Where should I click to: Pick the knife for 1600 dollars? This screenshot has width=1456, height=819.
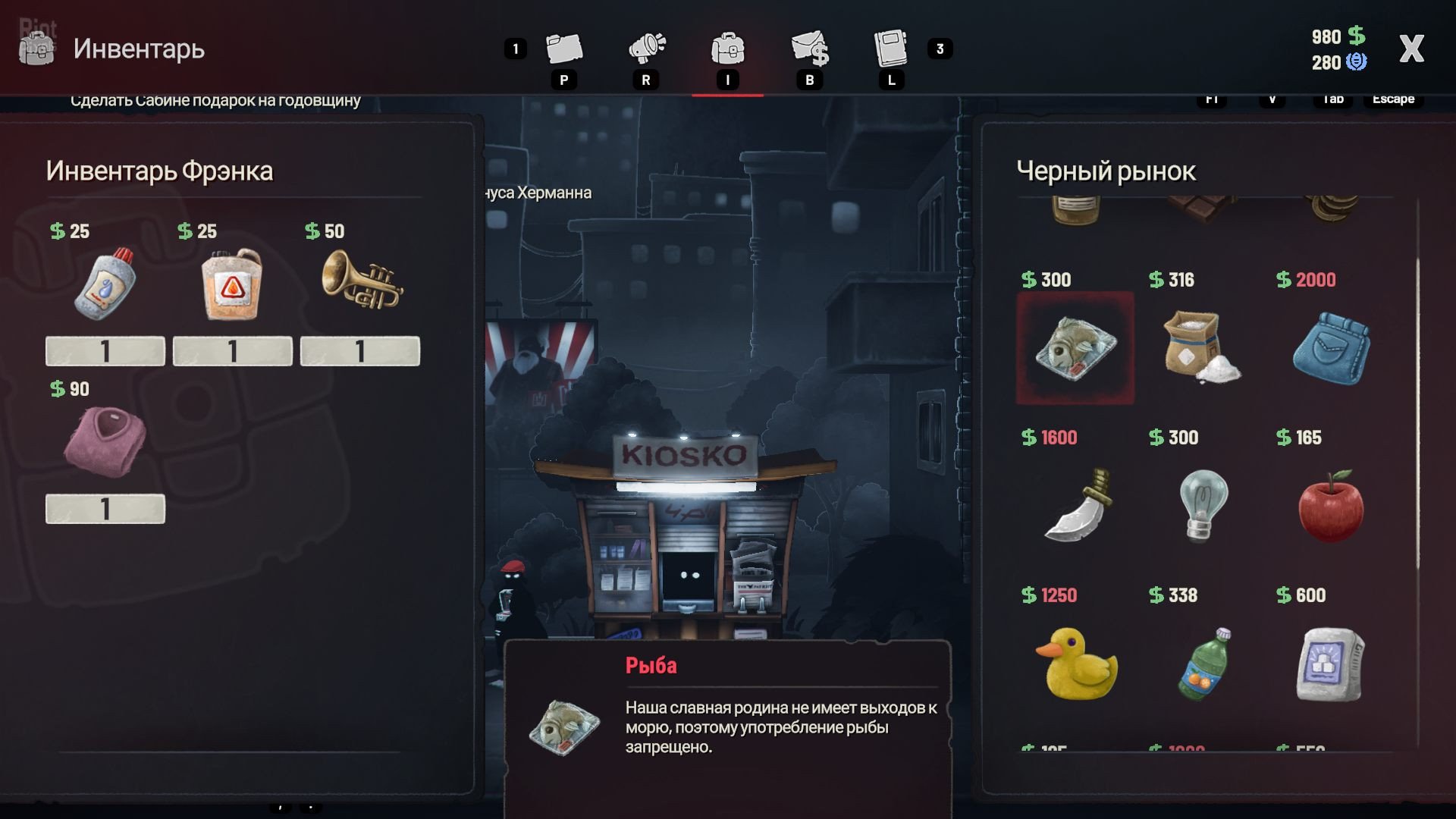1077,504
